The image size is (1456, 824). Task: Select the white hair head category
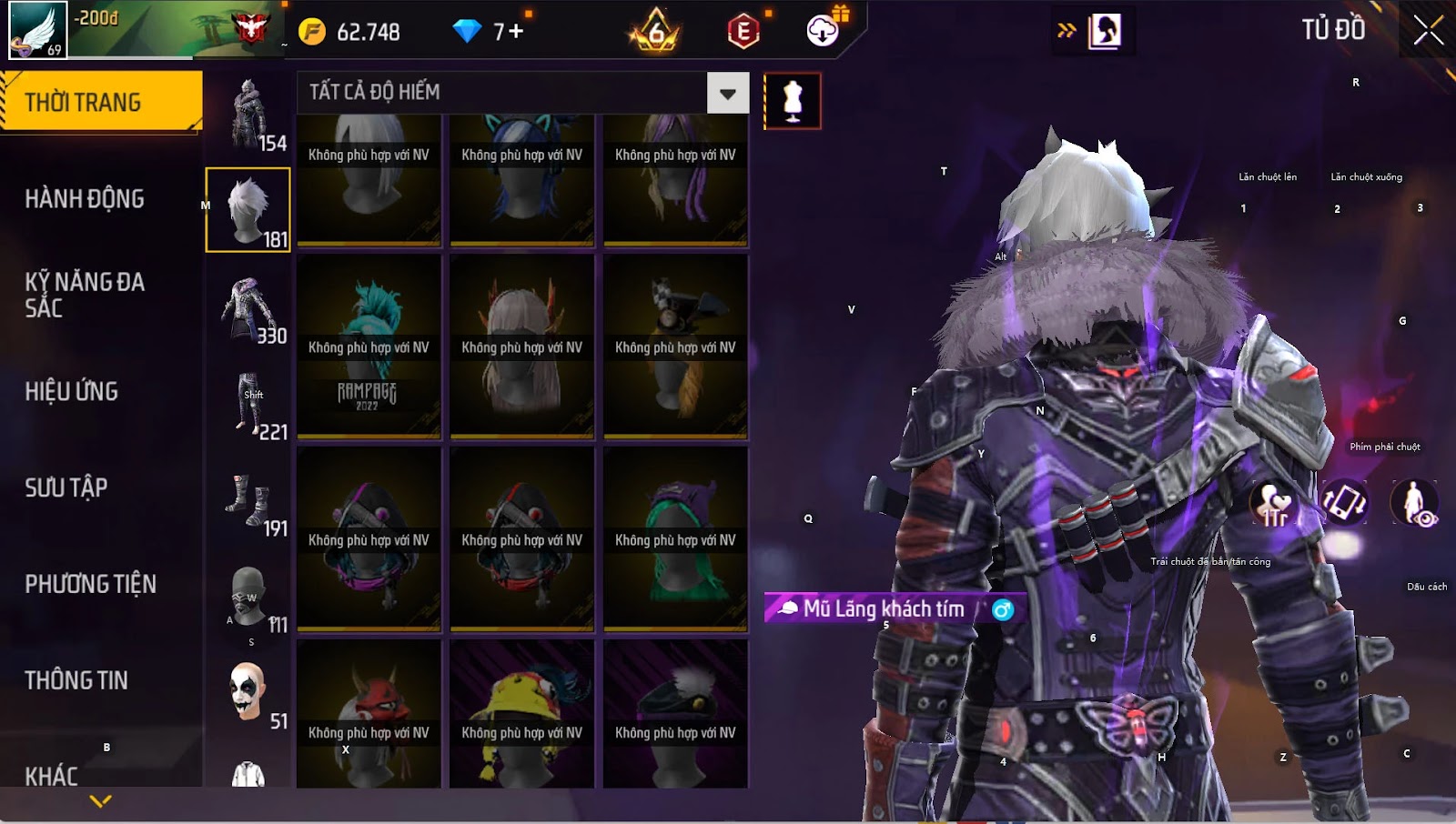[x=248, y=210]
